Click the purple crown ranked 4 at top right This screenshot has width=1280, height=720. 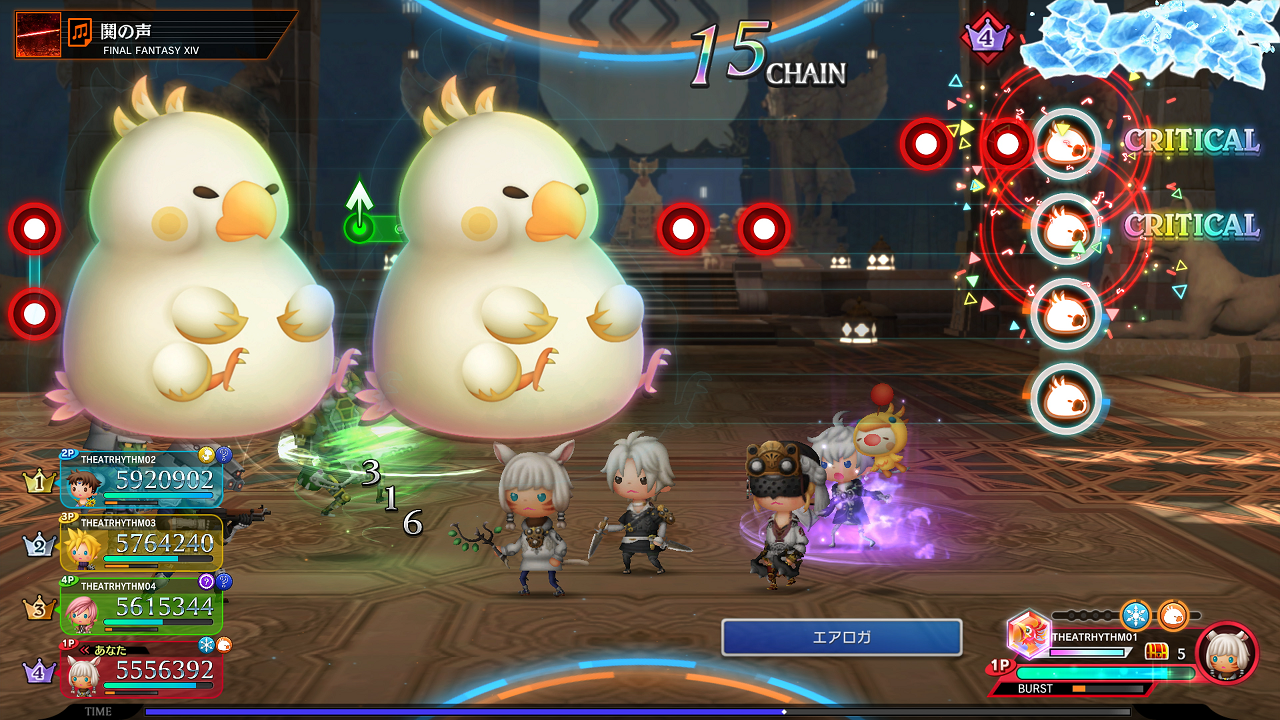[987, 37]
